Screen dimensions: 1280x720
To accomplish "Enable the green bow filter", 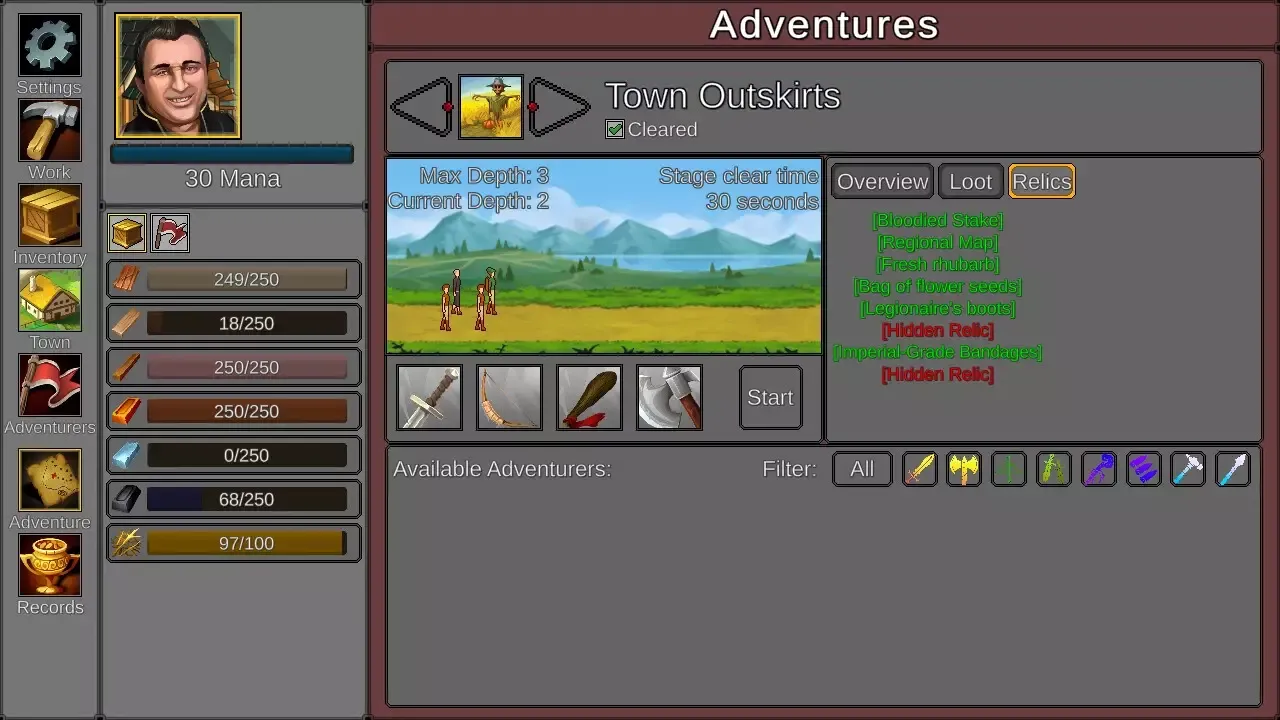I will pyautogui.click(x=1053, y=469).
